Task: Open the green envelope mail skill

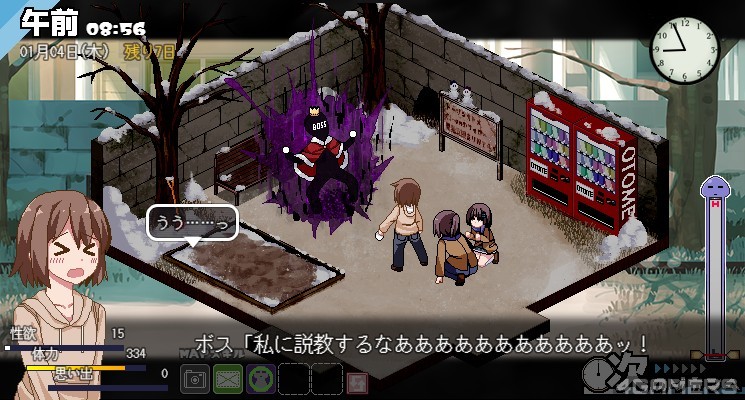Action: coord(228,379)
